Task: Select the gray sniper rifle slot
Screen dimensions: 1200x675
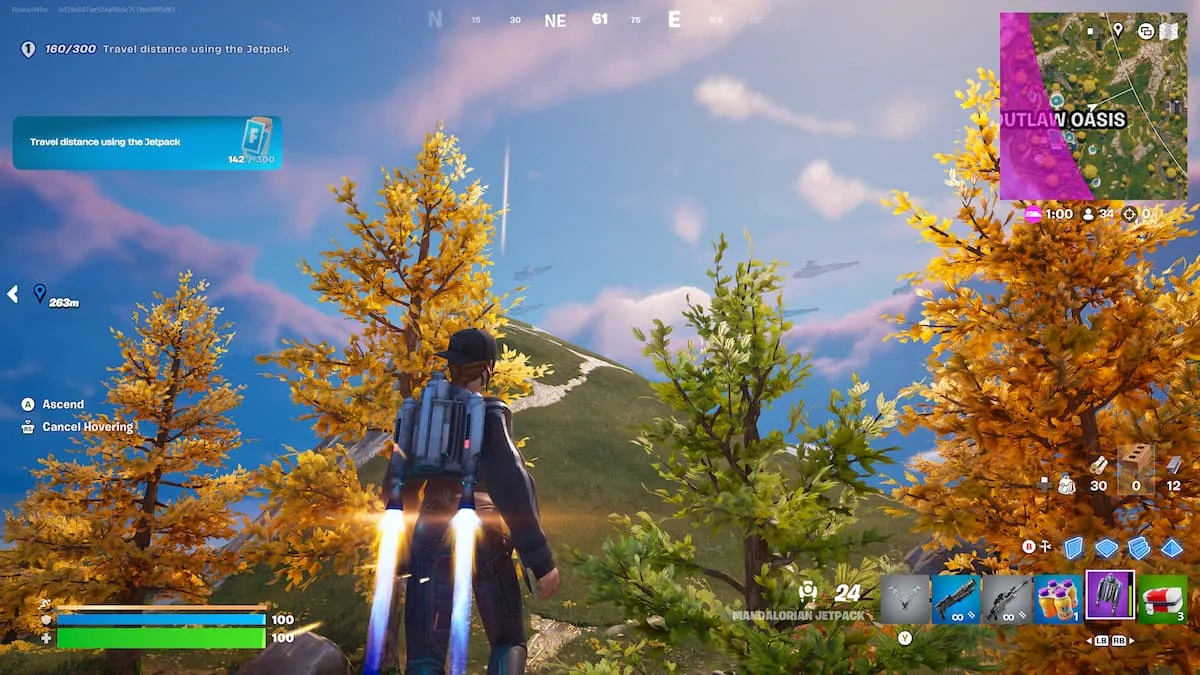Action: (x=1007, y=598)
